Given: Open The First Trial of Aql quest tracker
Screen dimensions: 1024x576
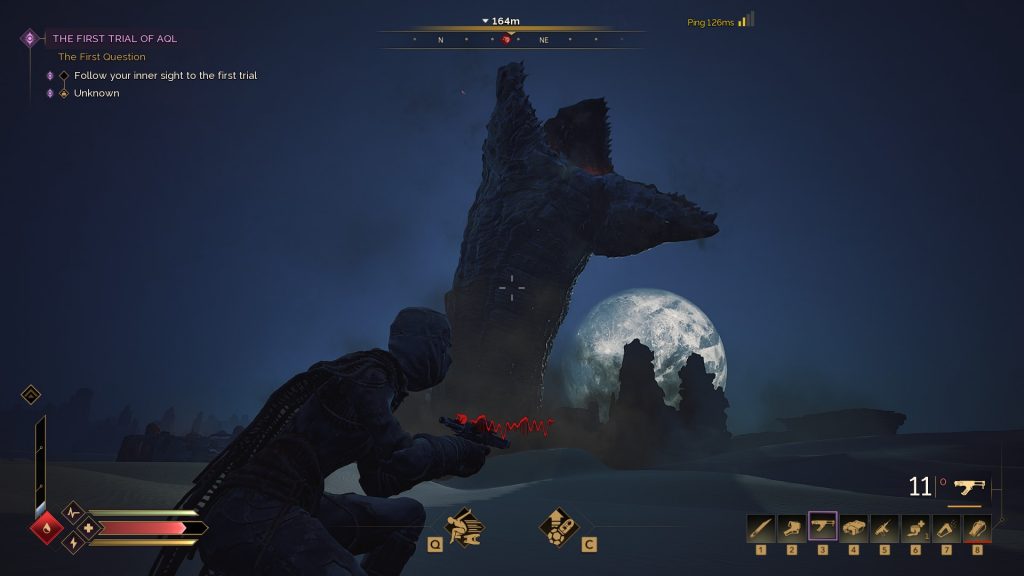Looking at the screenshot, I should [114, 38].
